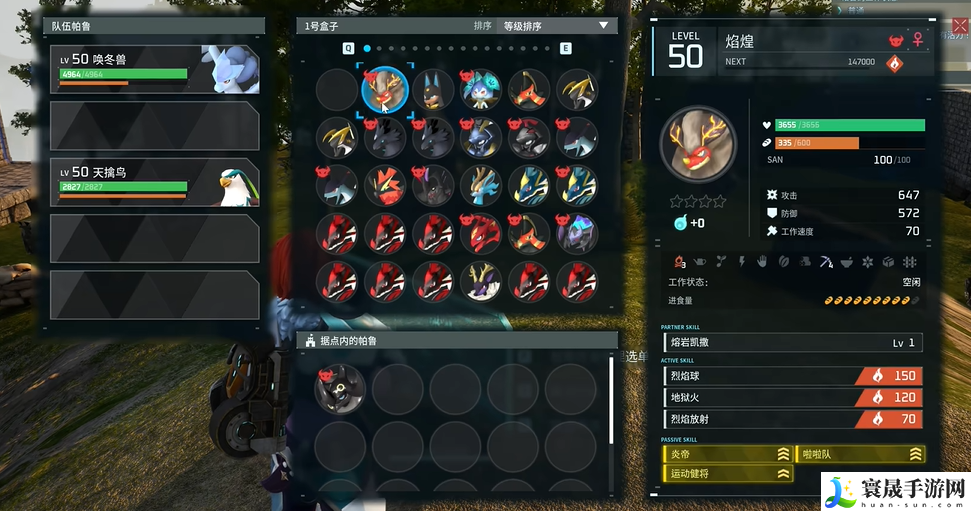Go to the first box page dot
The width and height of the screenshot is (971, 511).
pos(367,47)
